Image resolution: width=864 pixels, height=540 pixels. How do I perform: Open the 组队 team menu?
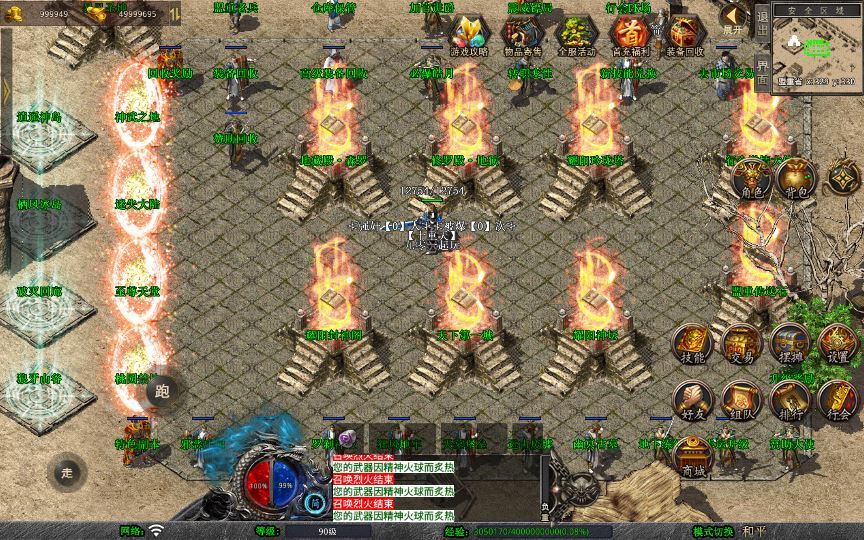point(741,397)
